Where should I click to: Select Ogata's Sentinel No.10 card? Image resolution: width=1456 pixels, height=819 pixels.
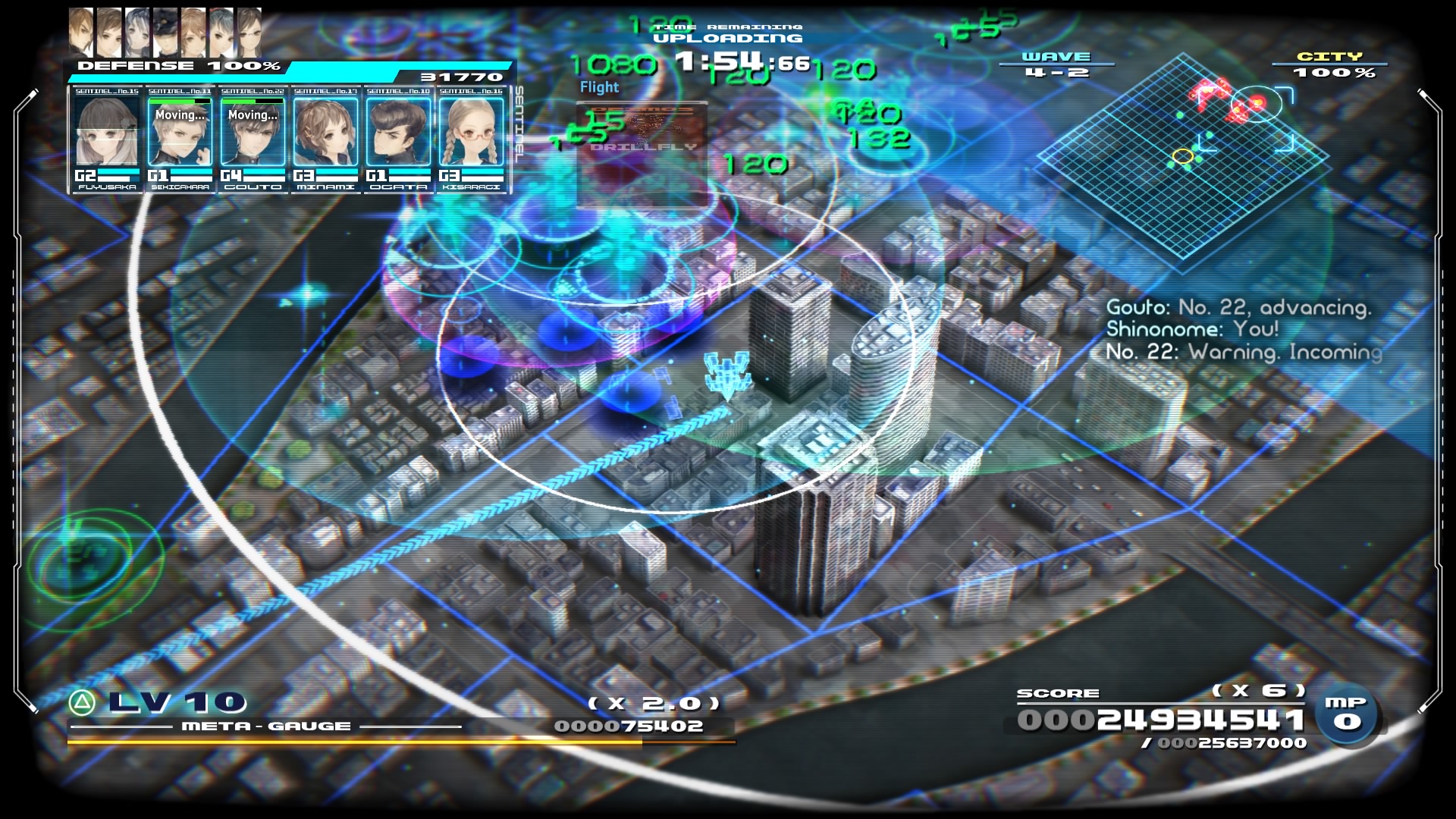tap(398, 136)
